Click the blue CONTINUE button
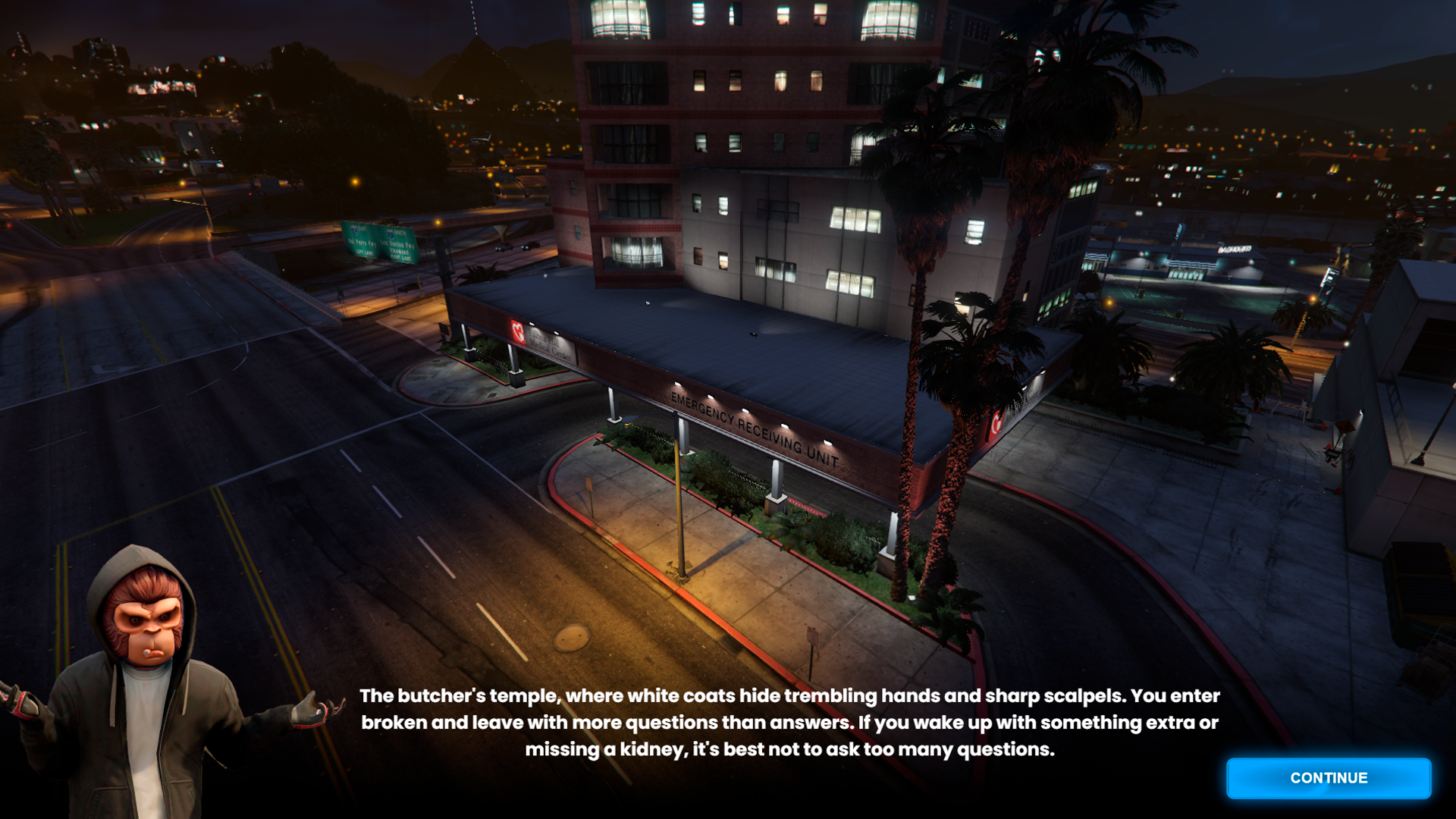The height and width of the screenshot is (819, 1456). click(1329, 778)
